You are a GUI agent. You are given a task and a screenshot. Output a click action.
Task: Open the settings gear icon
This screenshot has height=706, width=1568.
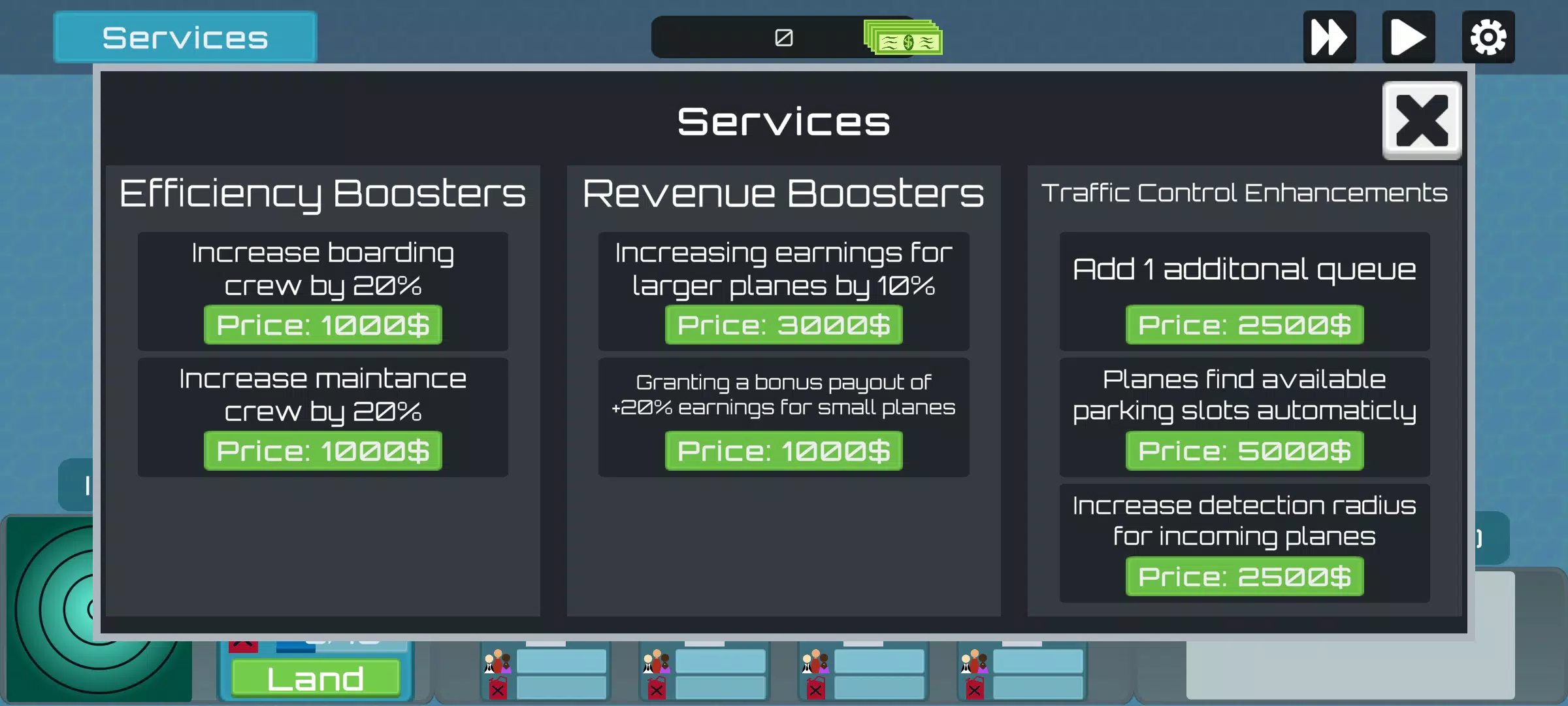[1488, 37]
